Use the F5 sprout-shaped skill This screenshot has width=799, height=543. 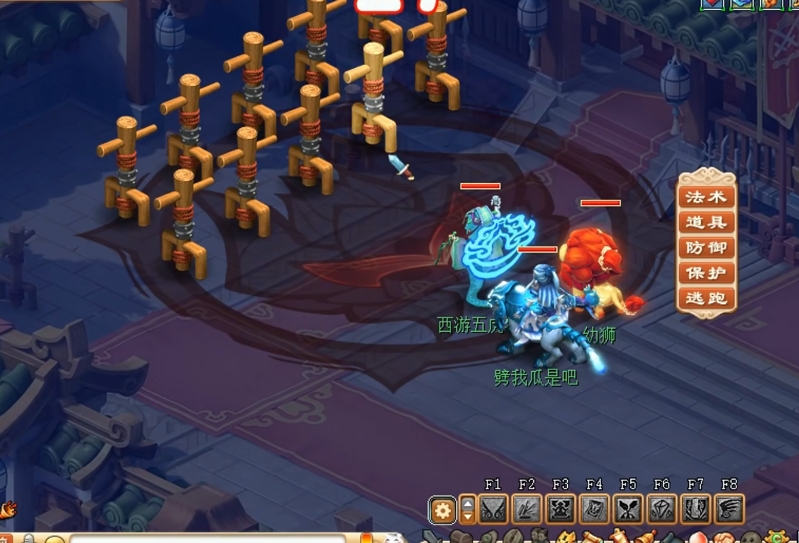pyautogui.click(x=628, y=510)
